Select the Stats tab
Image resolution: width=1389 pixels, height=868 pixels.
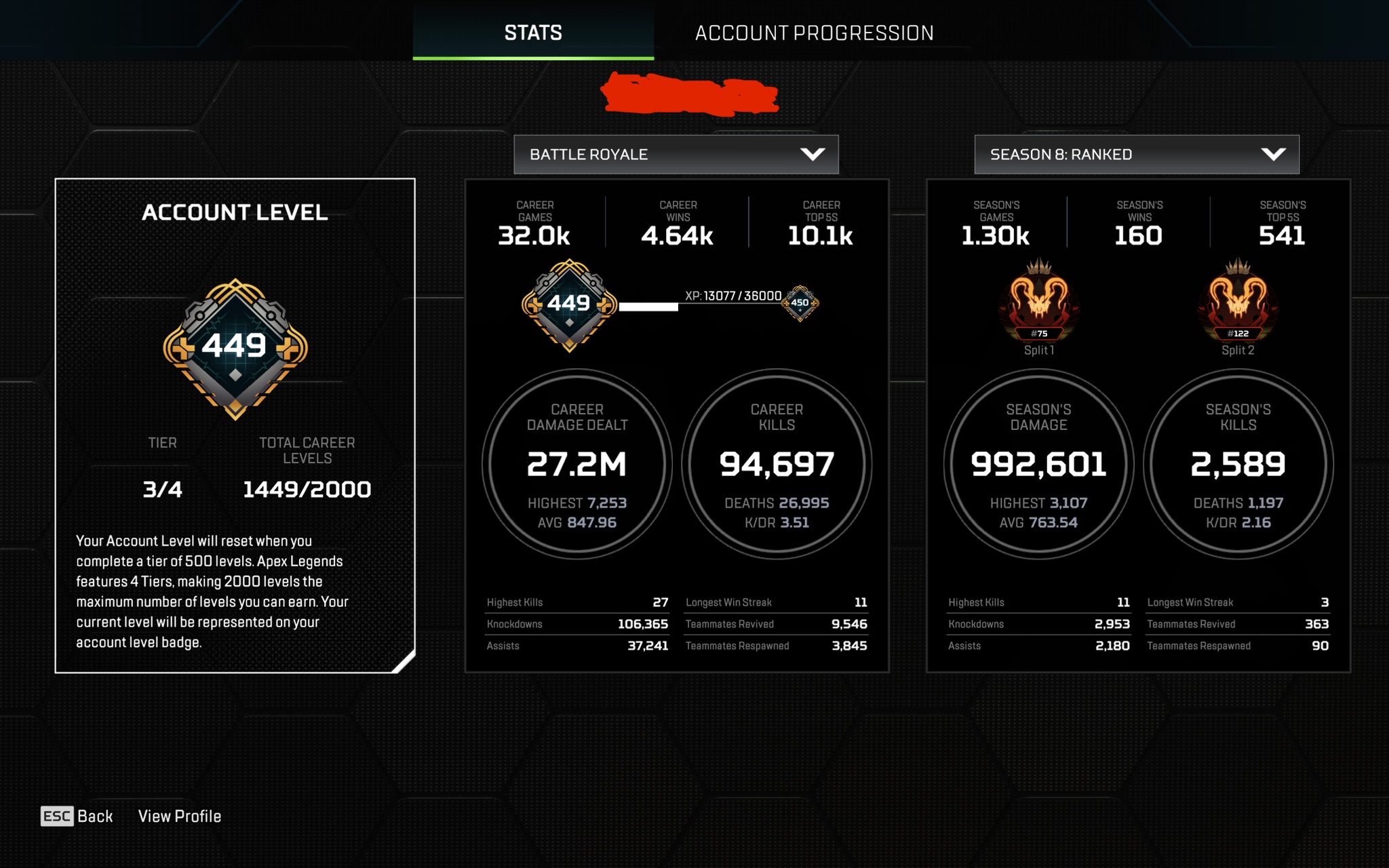coord(533,33)
